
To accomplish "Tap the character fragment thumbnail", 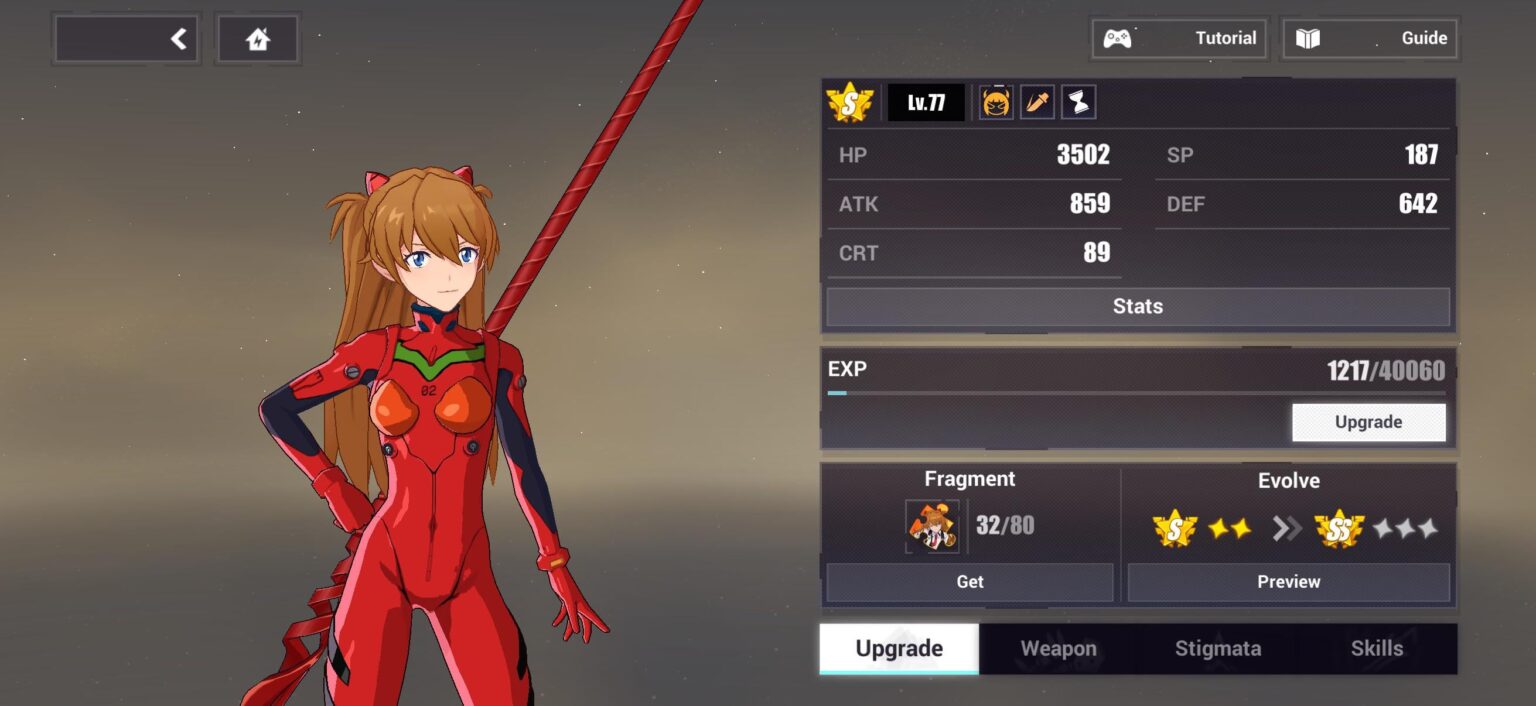I will (932, 526).
